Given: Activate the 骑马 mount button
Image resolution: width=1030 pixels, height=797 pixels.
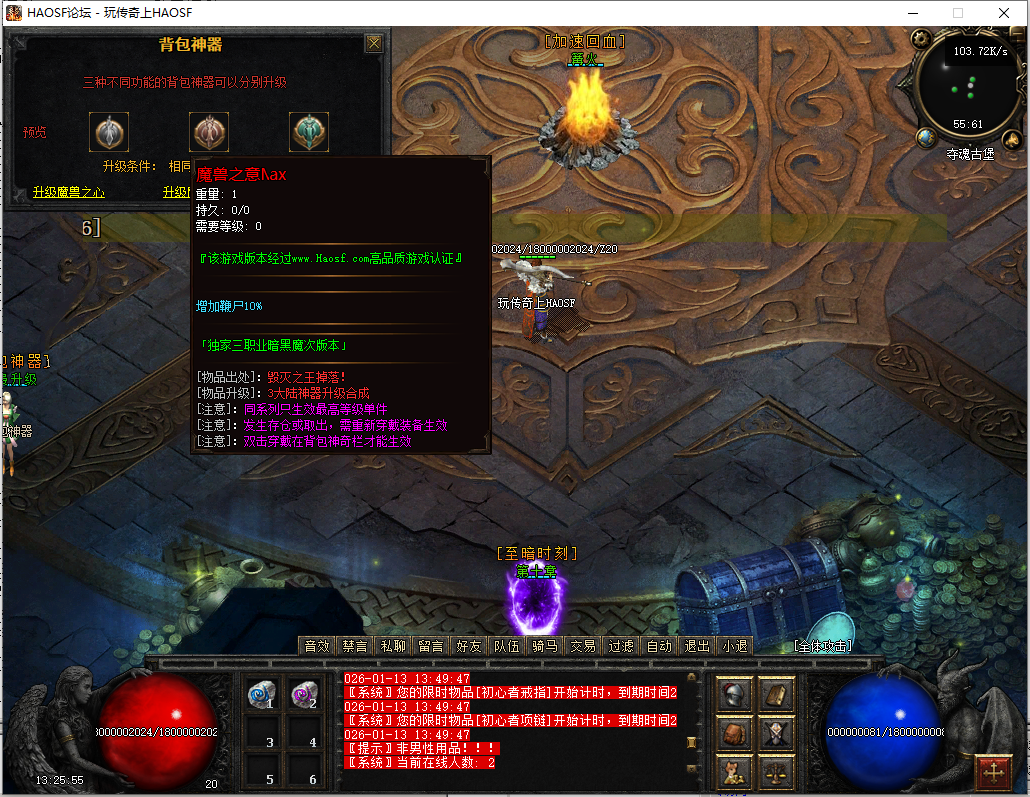Looking at the screenshot, I should 545,646.
